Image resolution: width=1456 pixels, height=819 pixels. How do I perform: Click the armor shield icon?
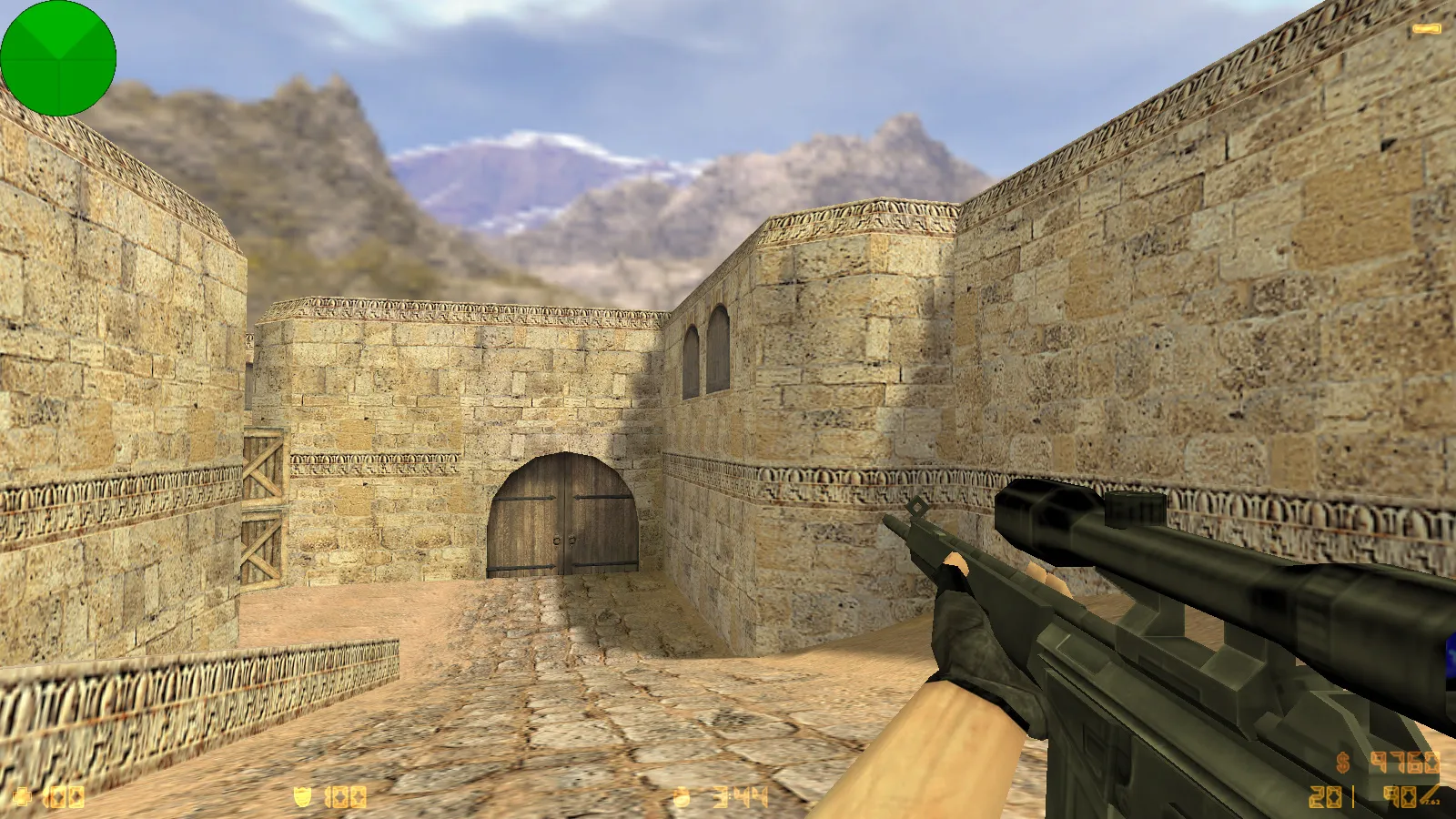(x=302, y=798)
